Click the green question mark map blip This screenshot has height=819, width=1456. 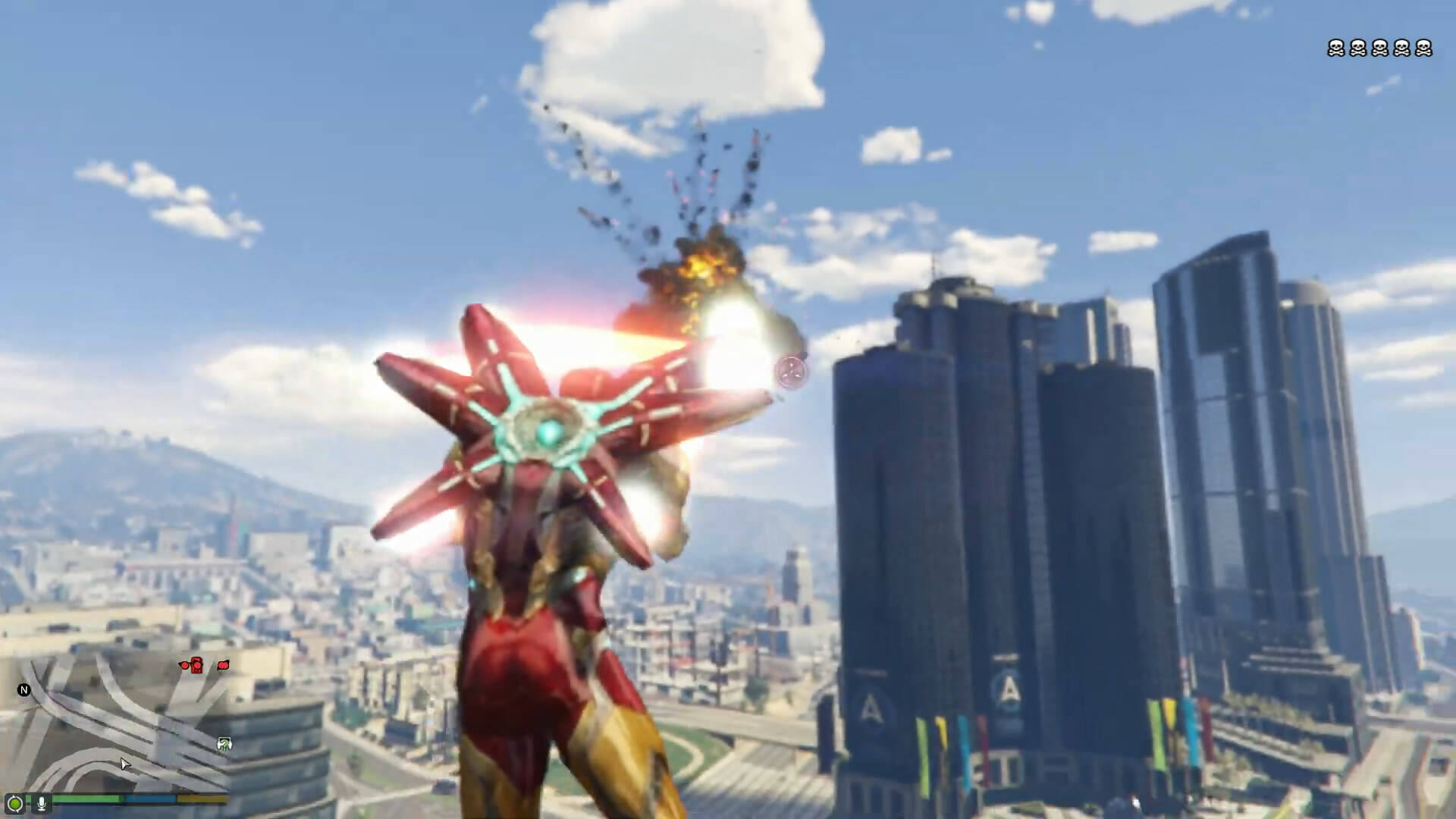pos(224,744)
